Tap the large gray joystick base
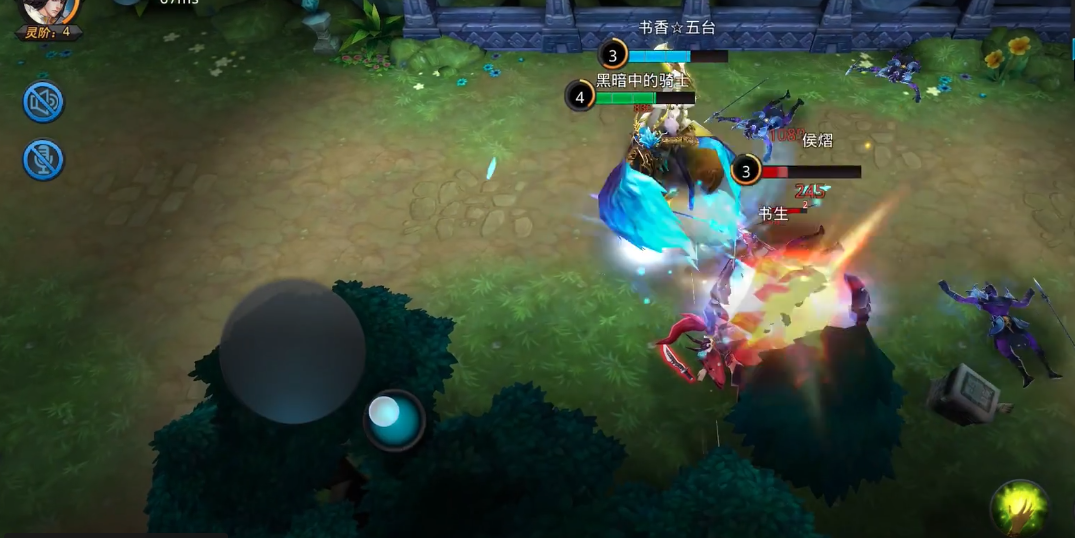The height and width of the screenshot is (538, 1075). 292,352
